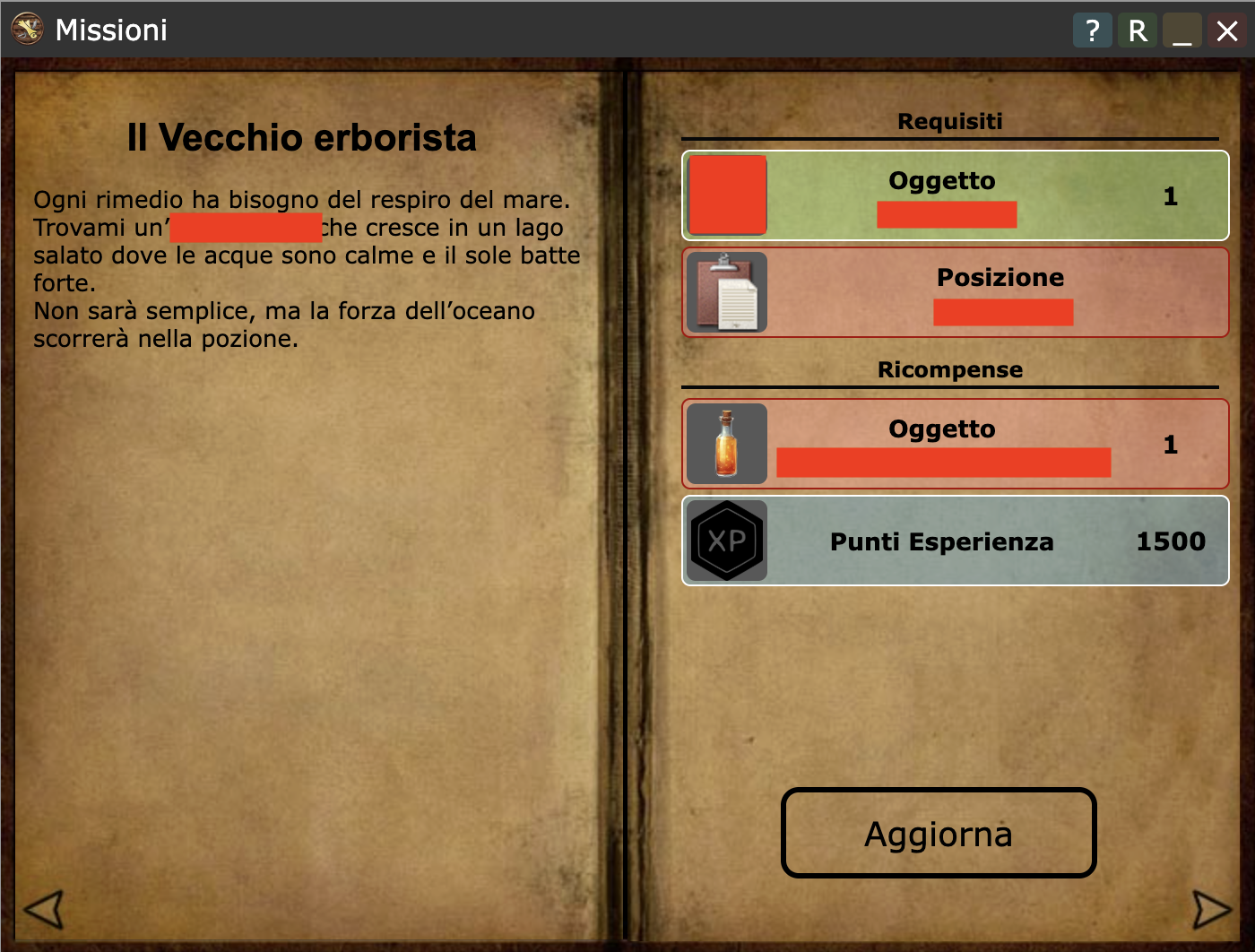Click the Oggetto reward quantity value 1
Screen dimensions: 1255x952
pos(1171,446)
